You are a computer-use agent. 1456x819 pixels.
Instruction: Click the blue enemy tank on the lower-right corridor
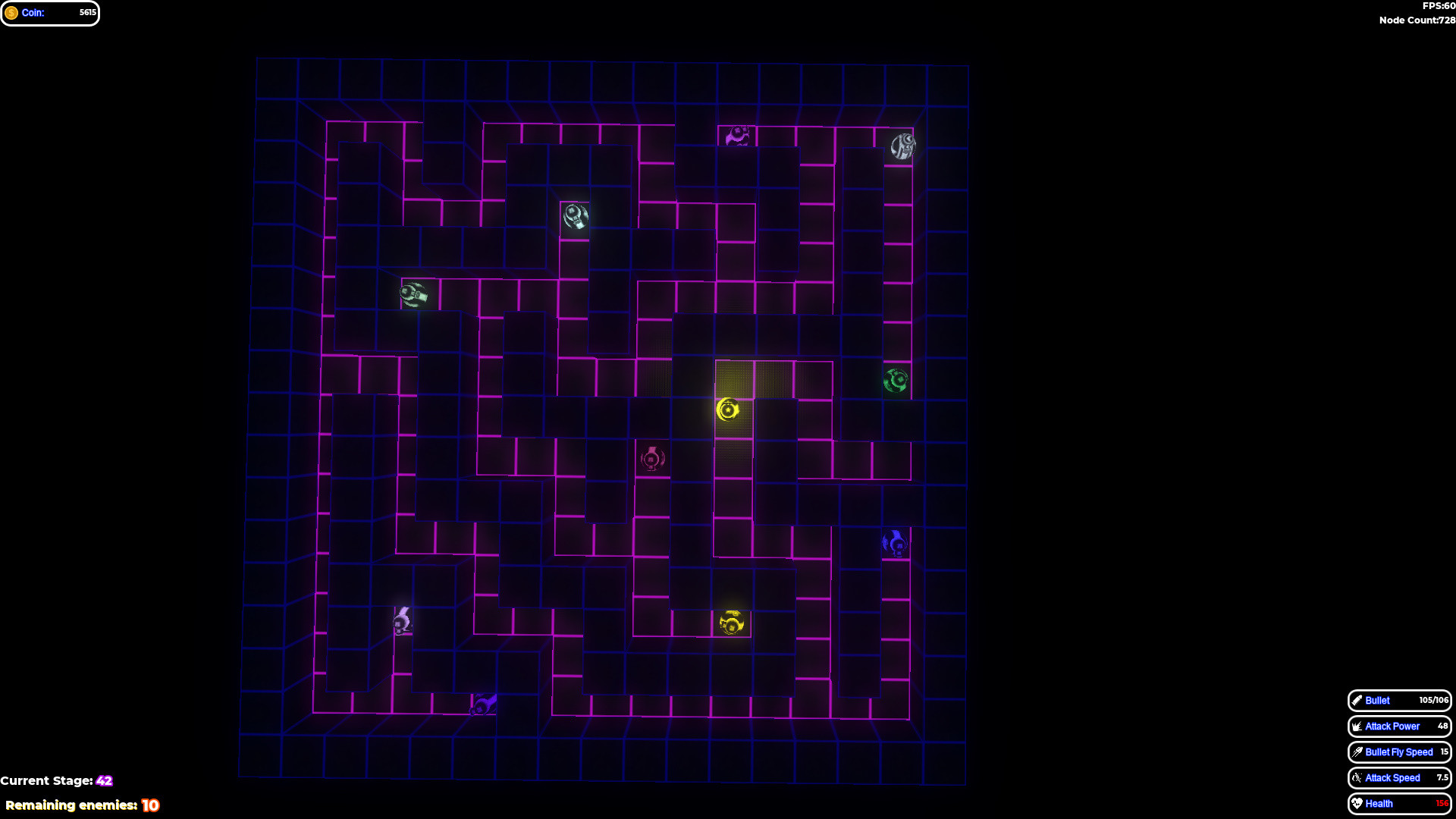coord(895,541)
